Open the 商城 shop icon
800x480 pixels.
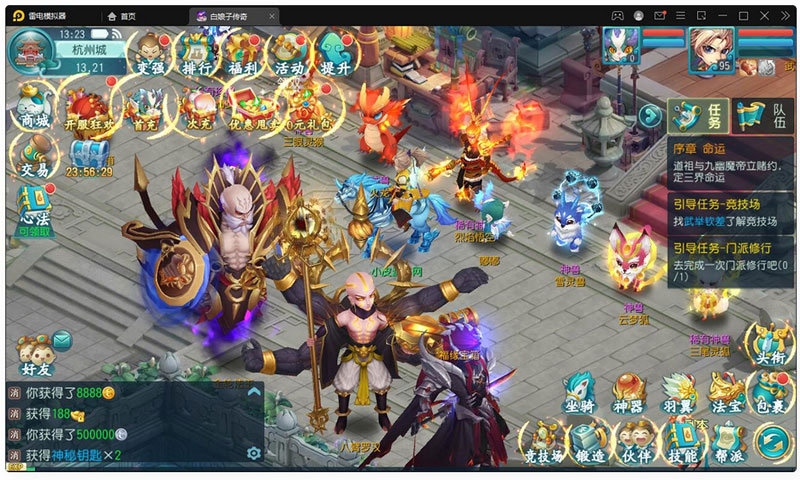(x=34, y=104)
